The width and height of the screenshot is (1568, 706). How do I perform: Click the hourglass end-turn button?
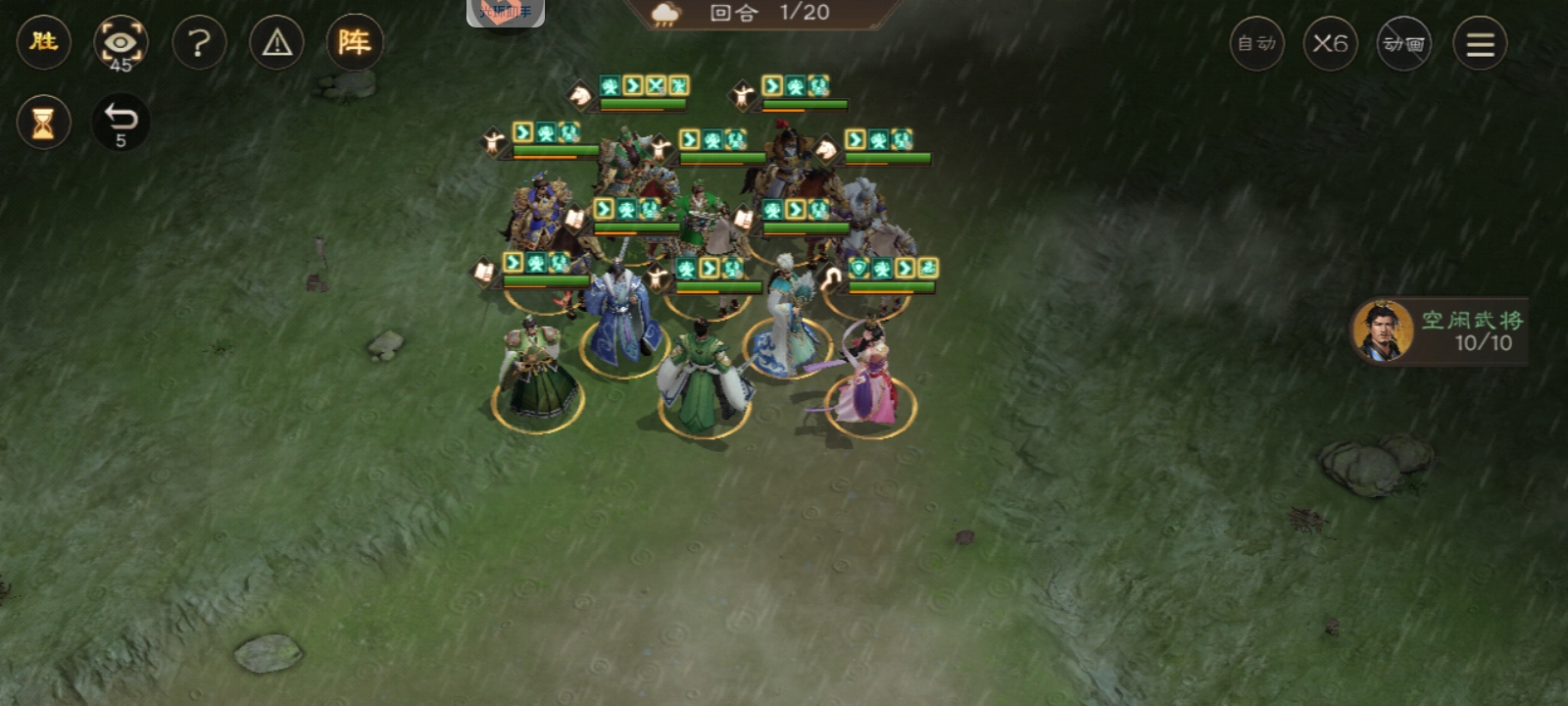pyautogui.click(x=43, y=123)
